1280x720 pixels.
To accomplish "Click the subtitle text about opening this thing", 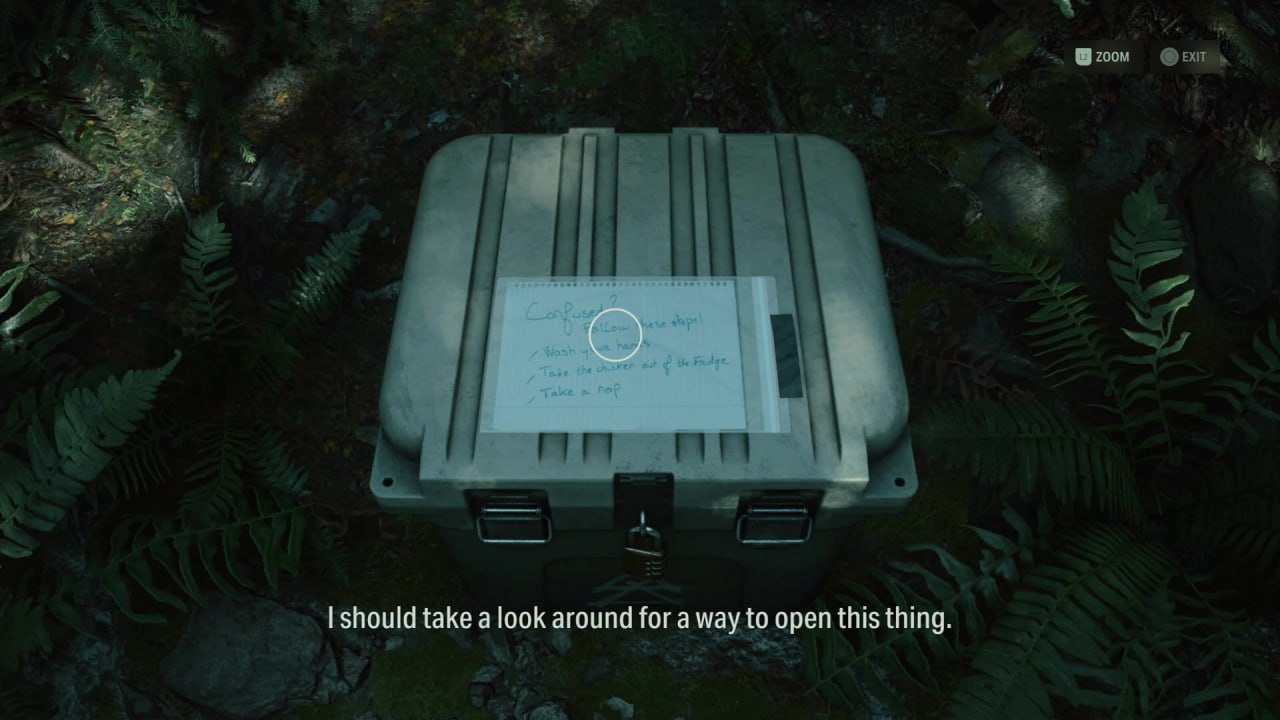I will 640,618.
